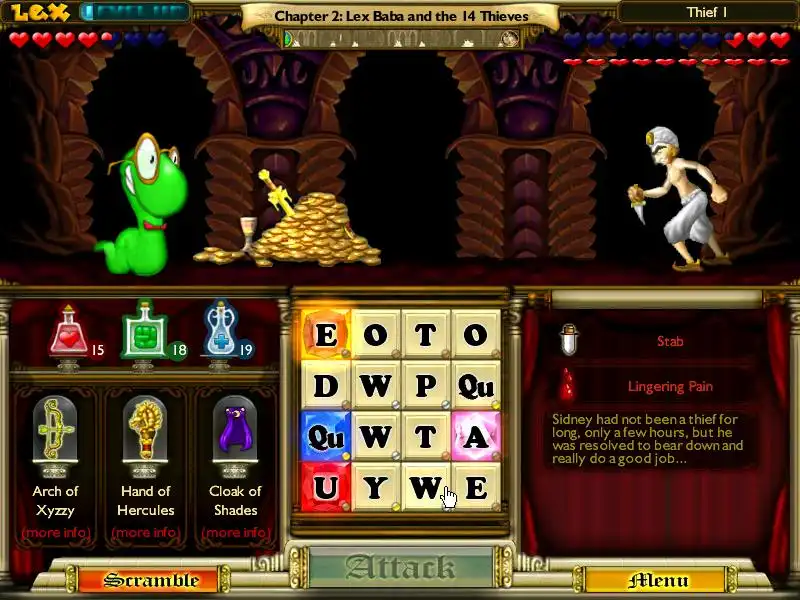Click the Attack button
The height and width of the screenshot is (600, 800).
(401, 568)
